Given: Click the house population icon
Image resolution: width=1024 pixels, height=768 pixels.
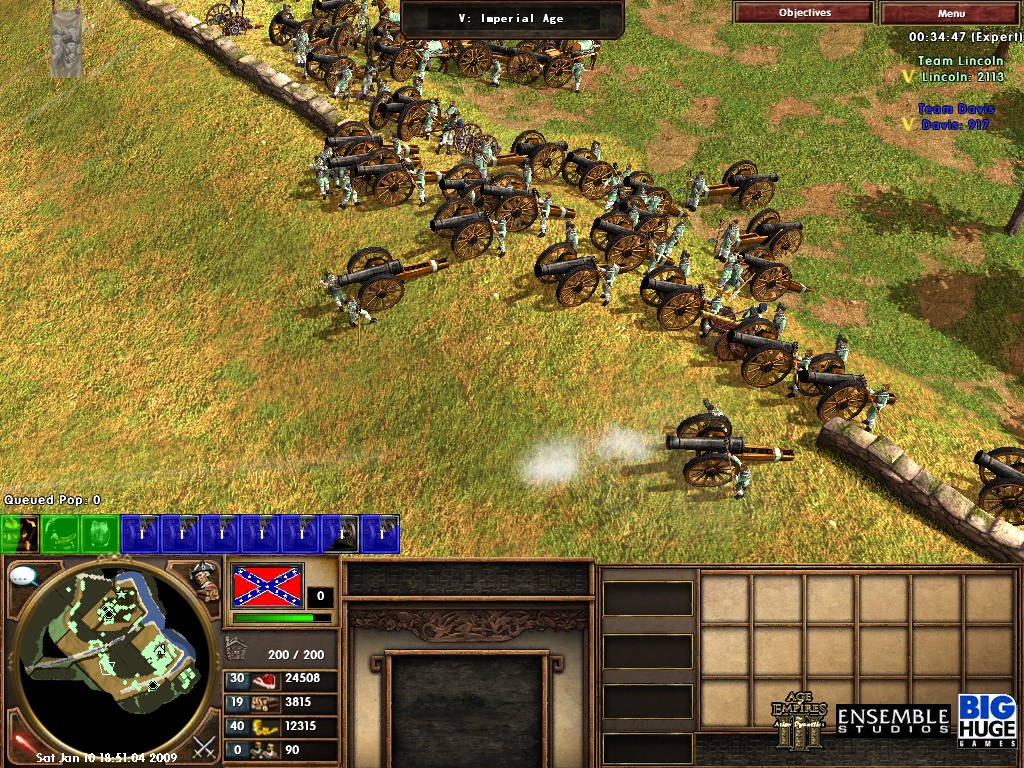Looking at the screenshot, I should pyautogui.click(x=236, y=650).
